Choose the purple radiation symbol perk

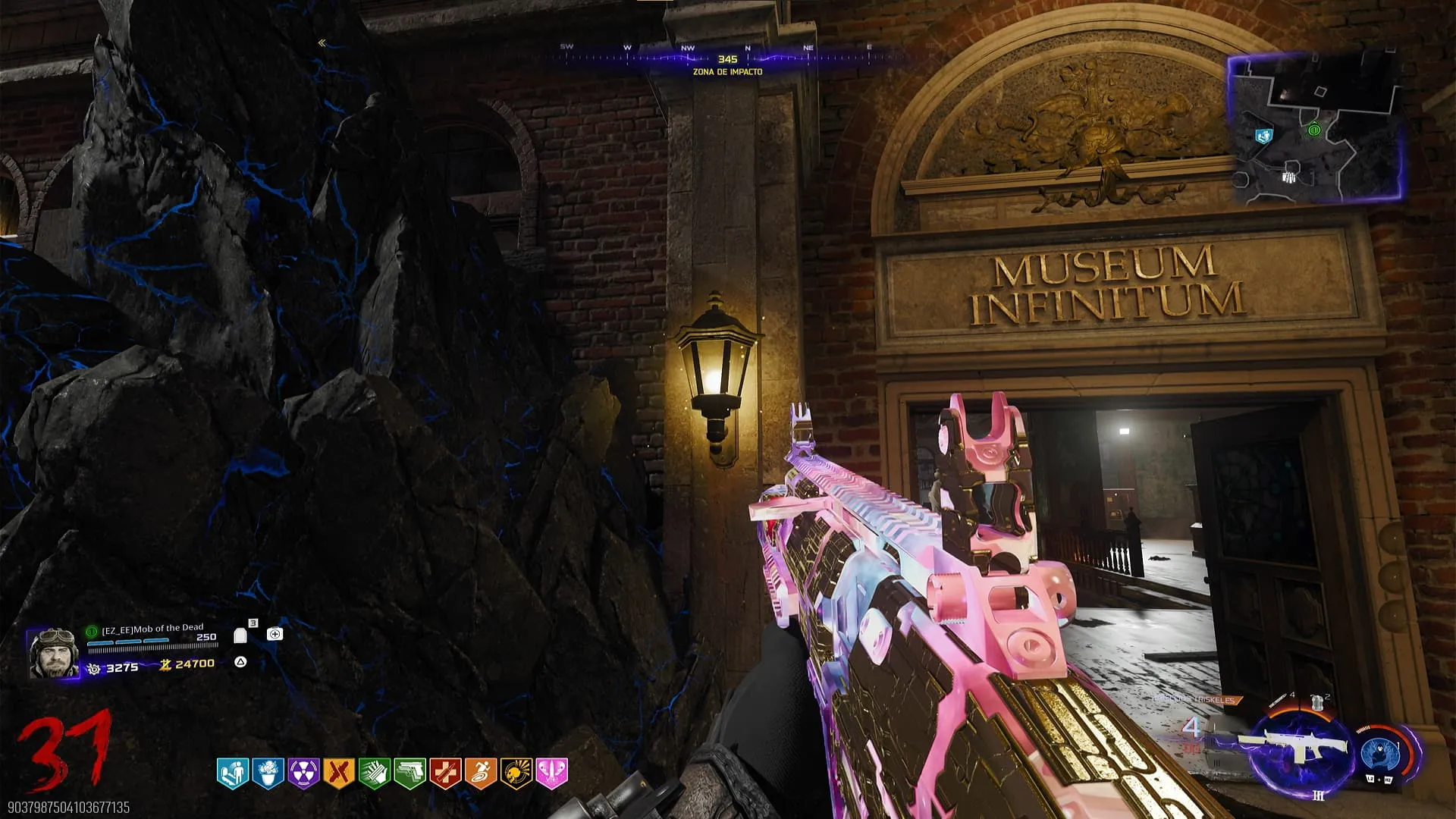(303, 773)
